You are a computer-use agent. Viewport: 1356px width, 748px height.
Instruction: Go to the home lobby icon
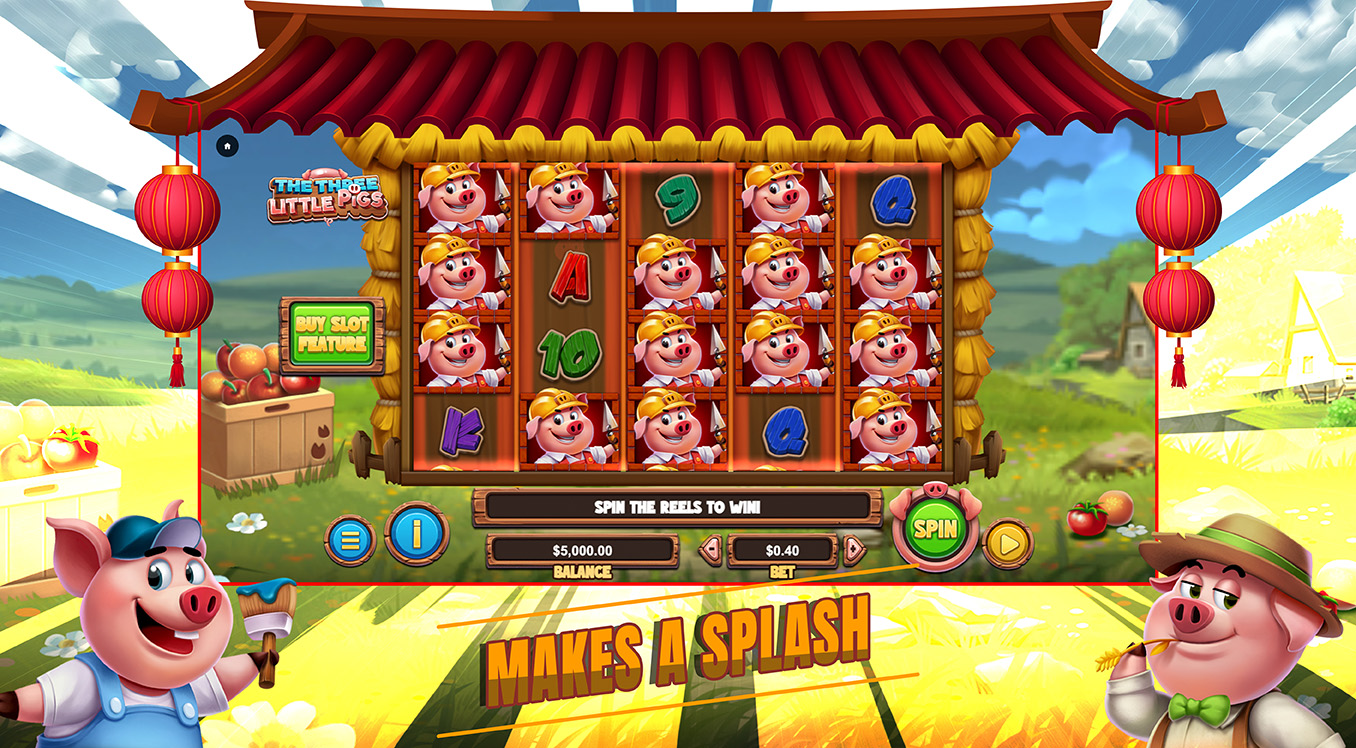(x=227, y=146)
